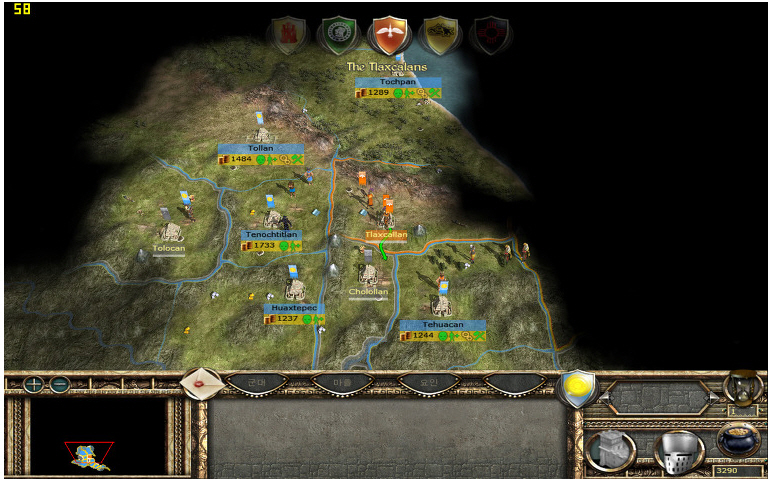Open the recruitment menu helmet icon
Screen dimensions: 772x488
678,449
